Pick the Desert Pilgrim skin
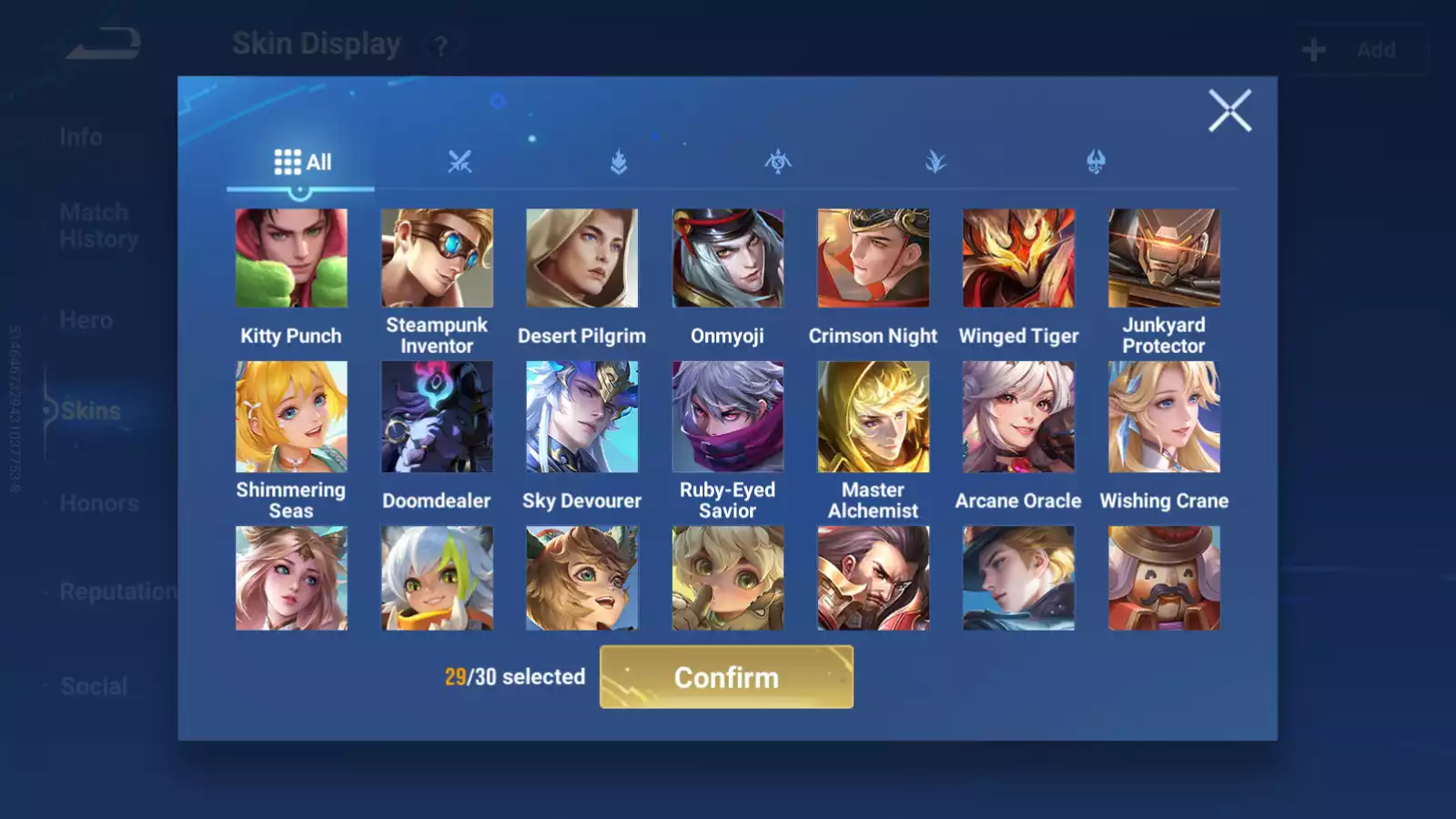The height and width of the screenshot is (819, 1456). 582,258
